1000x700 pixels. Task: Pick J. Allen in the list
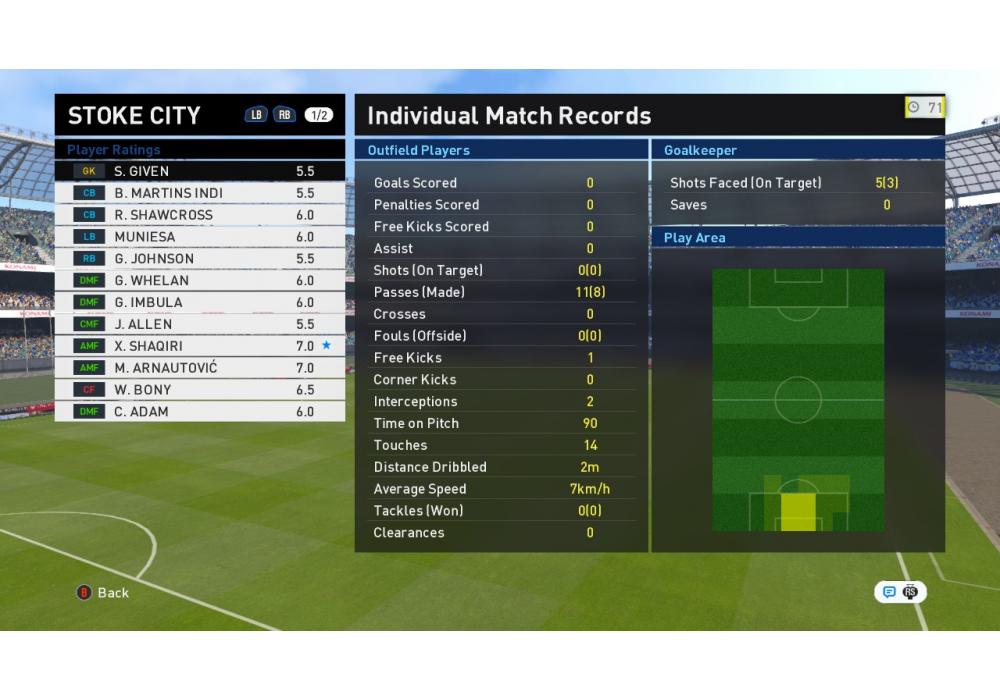tap(200, 324)
